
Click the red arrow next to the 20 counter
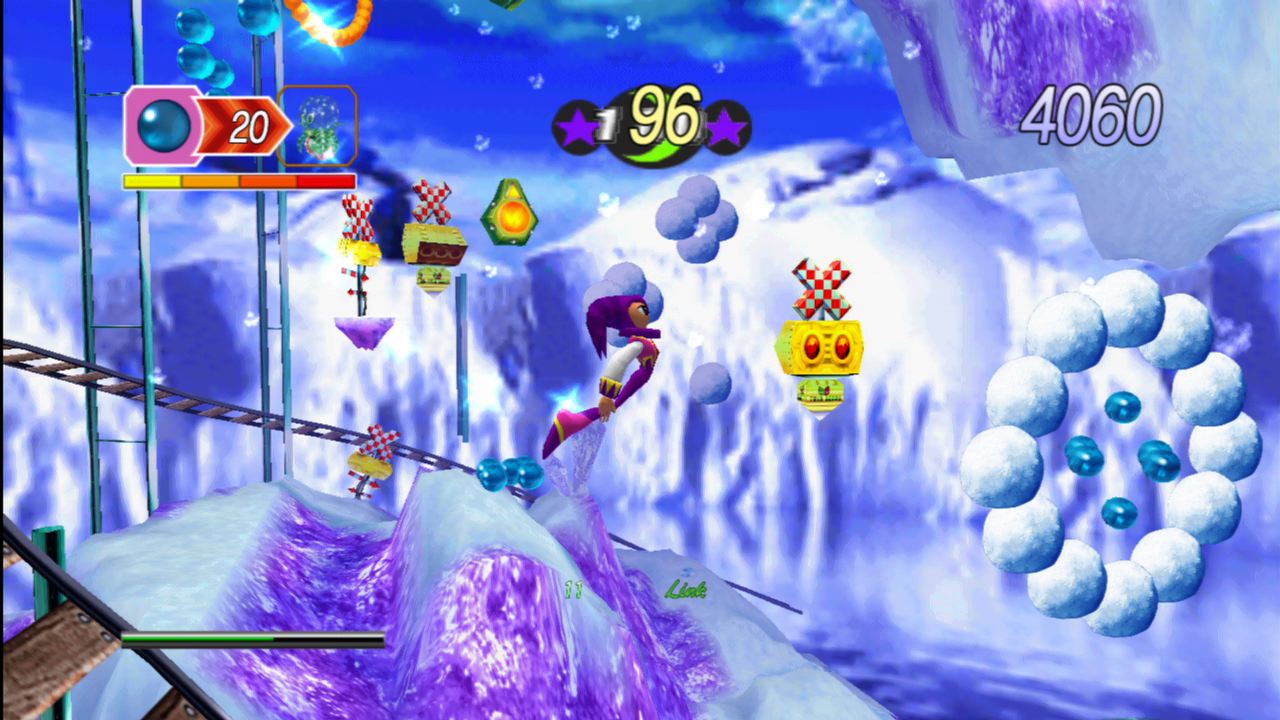(240, 127)
